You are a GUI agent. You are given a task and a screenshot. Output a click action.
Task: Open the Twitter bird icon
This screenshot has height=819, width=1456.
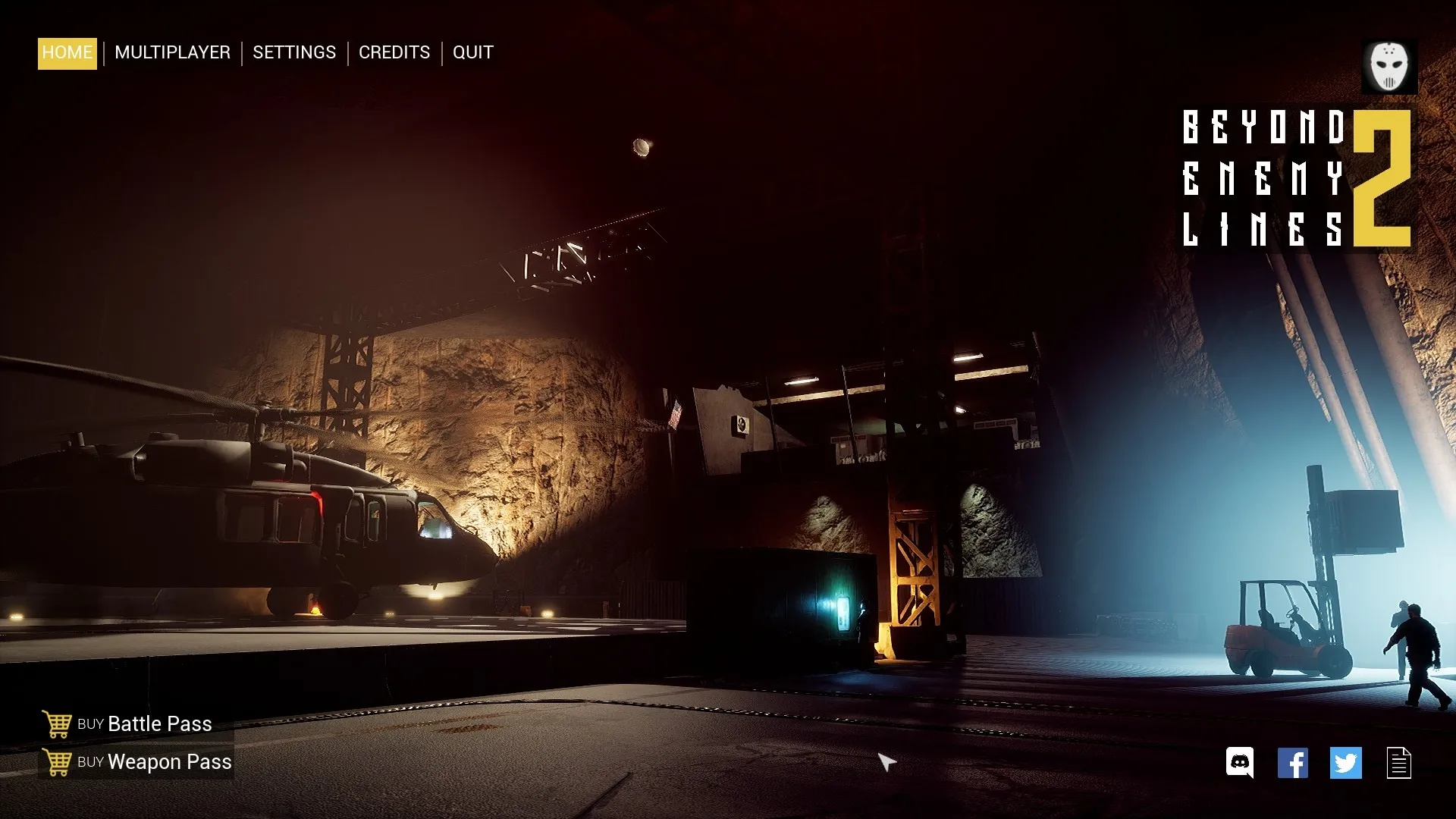click(1346, 763)
